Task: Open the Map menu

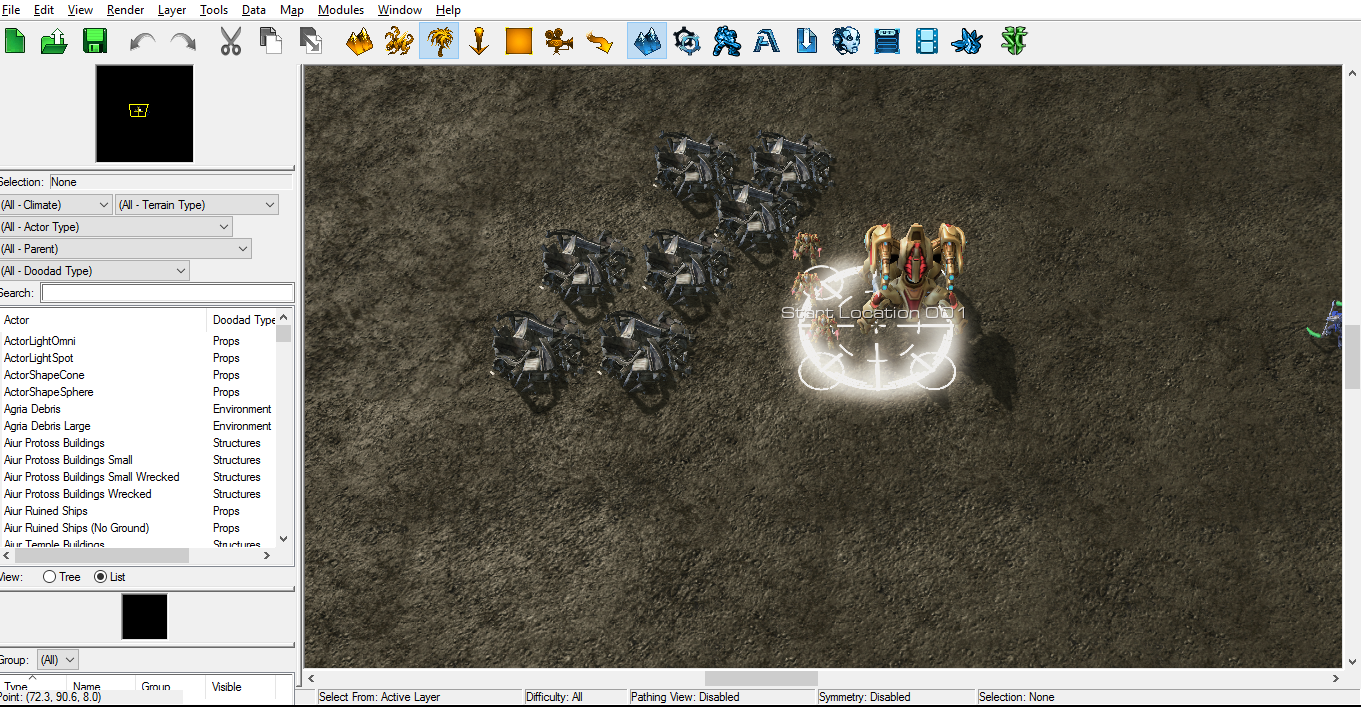Action: coord(292,10)
